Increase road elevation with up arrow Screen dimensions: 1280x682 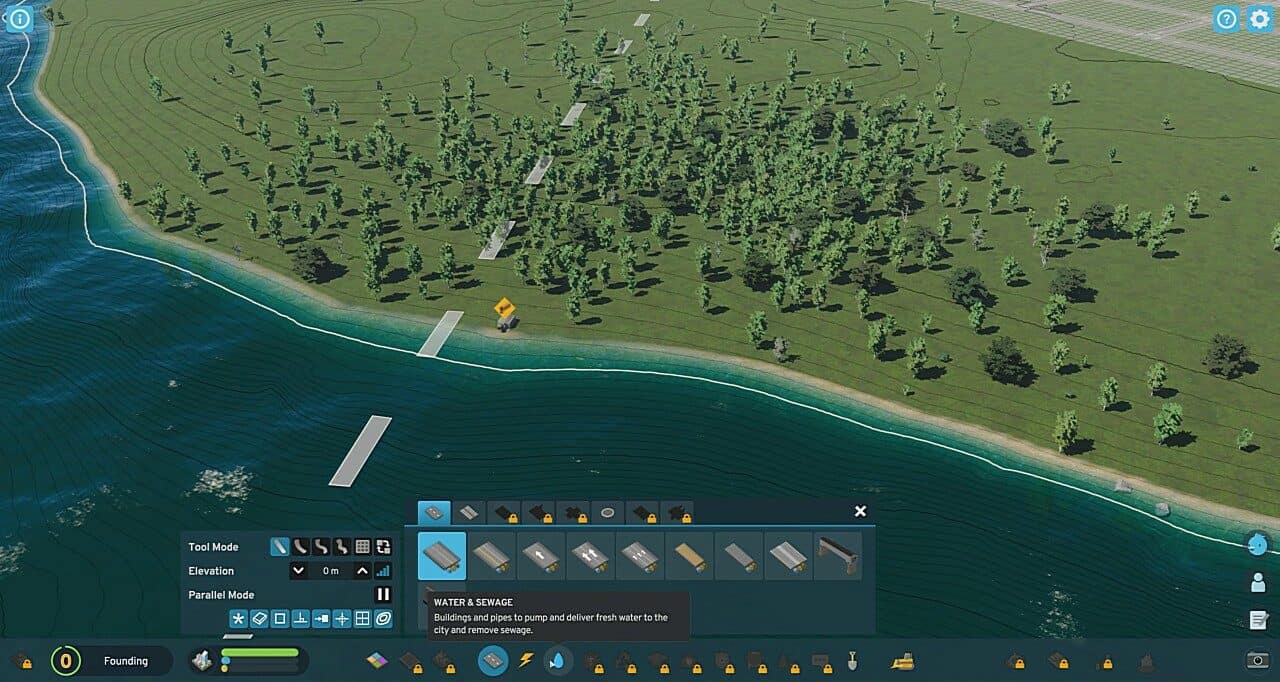coord(363,571)
